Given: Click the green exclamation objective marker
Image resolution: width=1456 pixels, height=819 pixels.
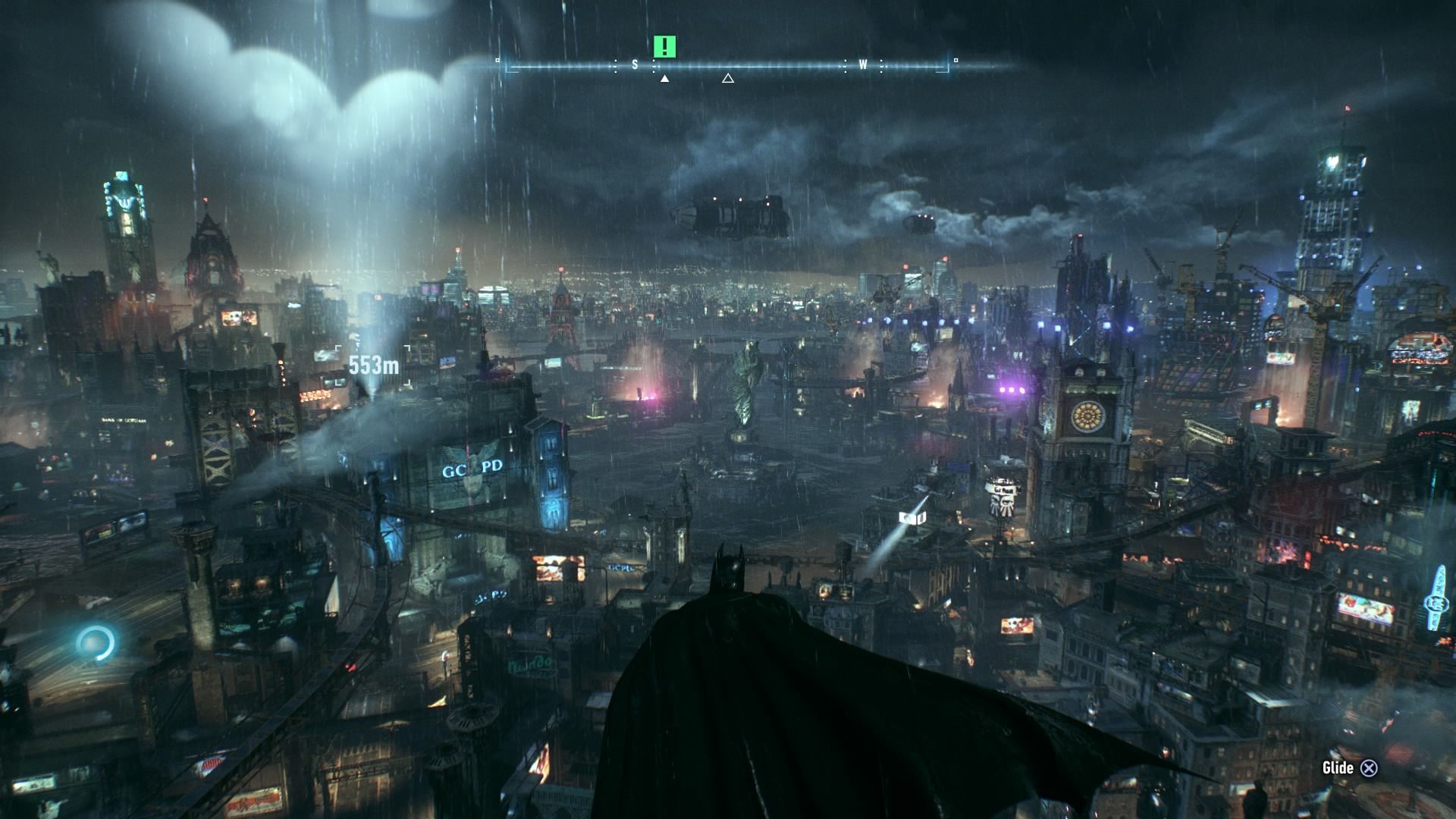Looking at the screenshot, I should point(664,47).
